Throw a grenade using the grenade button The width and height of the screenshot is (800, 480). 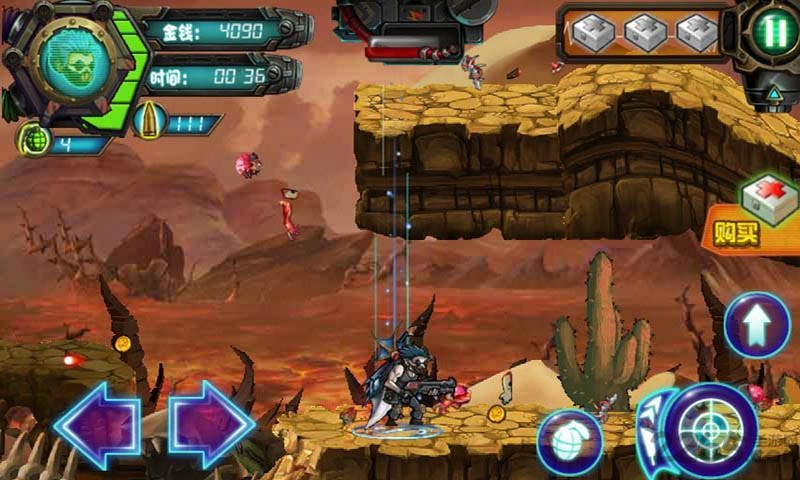(570, 441)
